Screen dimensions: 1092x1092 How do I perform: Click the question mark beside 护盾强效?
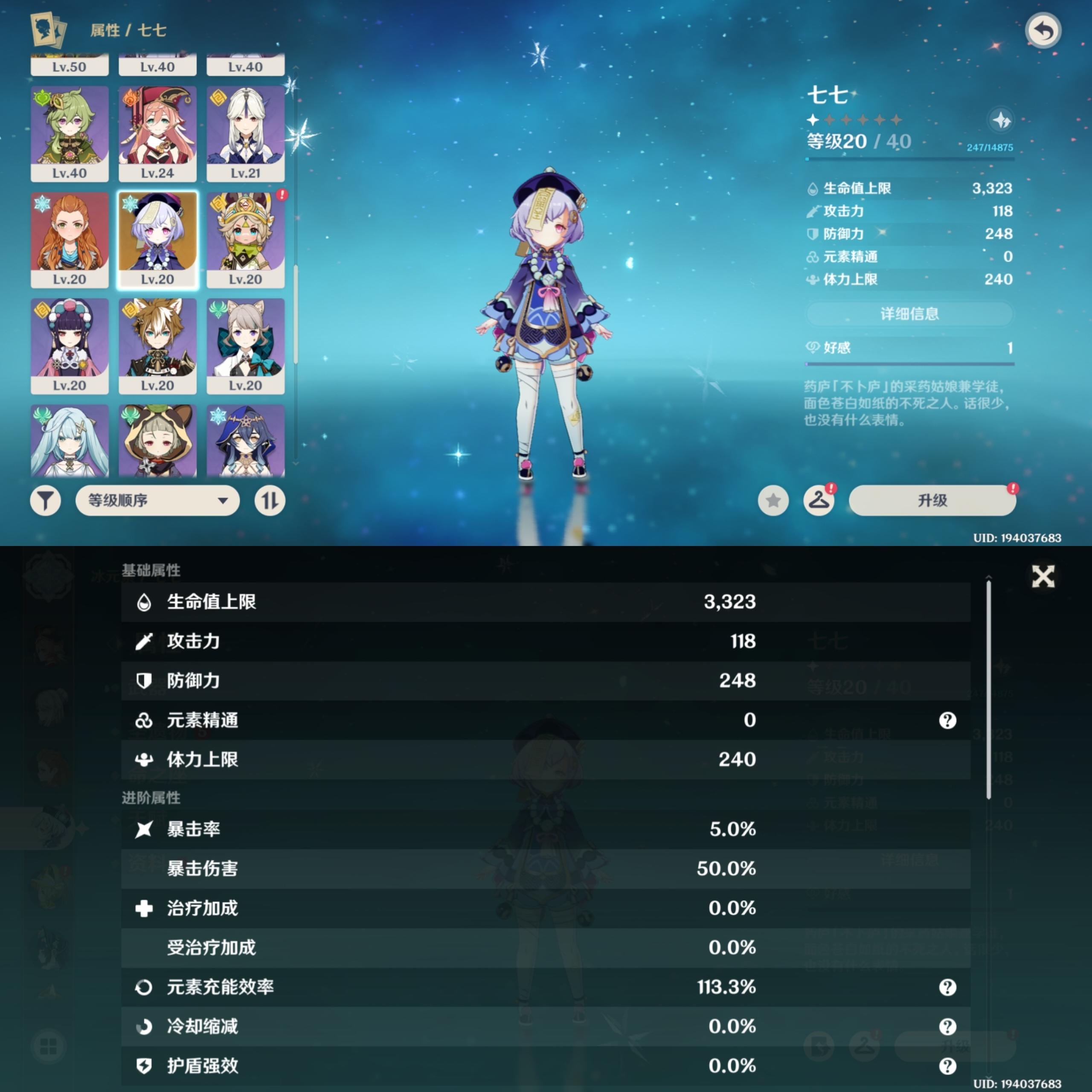[948, 1066]
